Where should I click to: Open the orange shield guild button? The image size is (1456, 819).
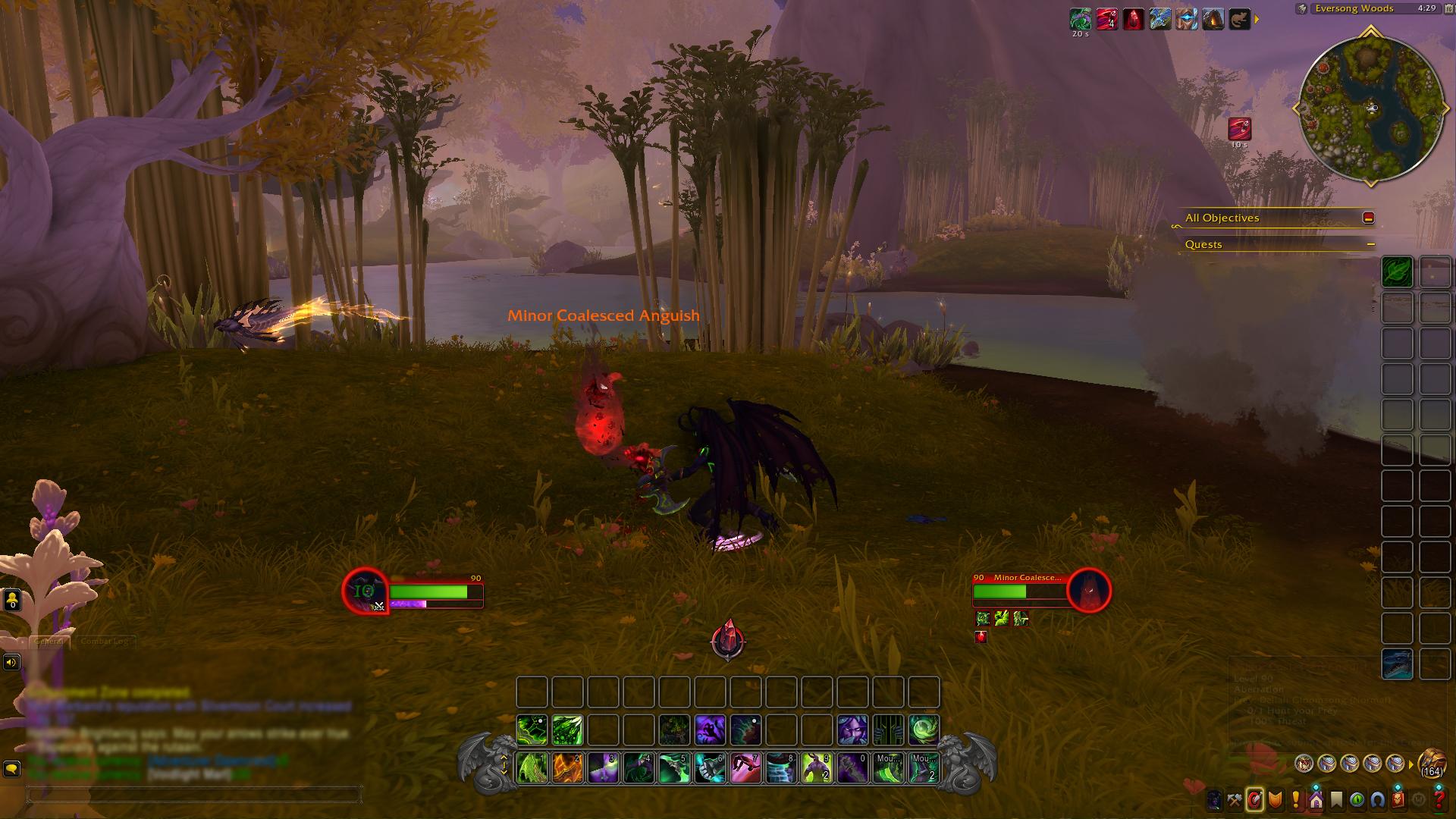click(x=1276, y=799)
